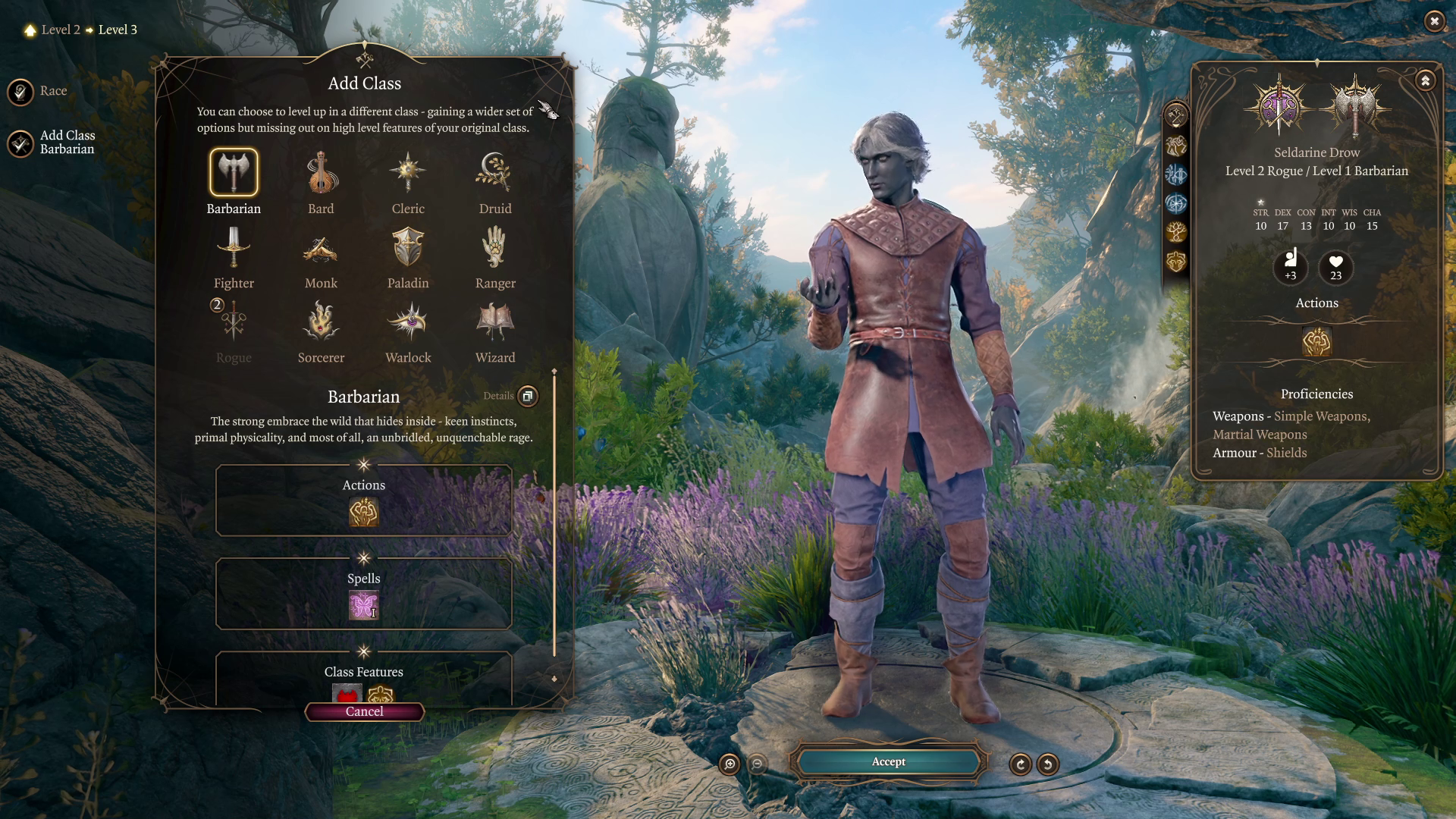
Task: Click the Accept button
Action: pyautogui.click(x=888, y=761)
